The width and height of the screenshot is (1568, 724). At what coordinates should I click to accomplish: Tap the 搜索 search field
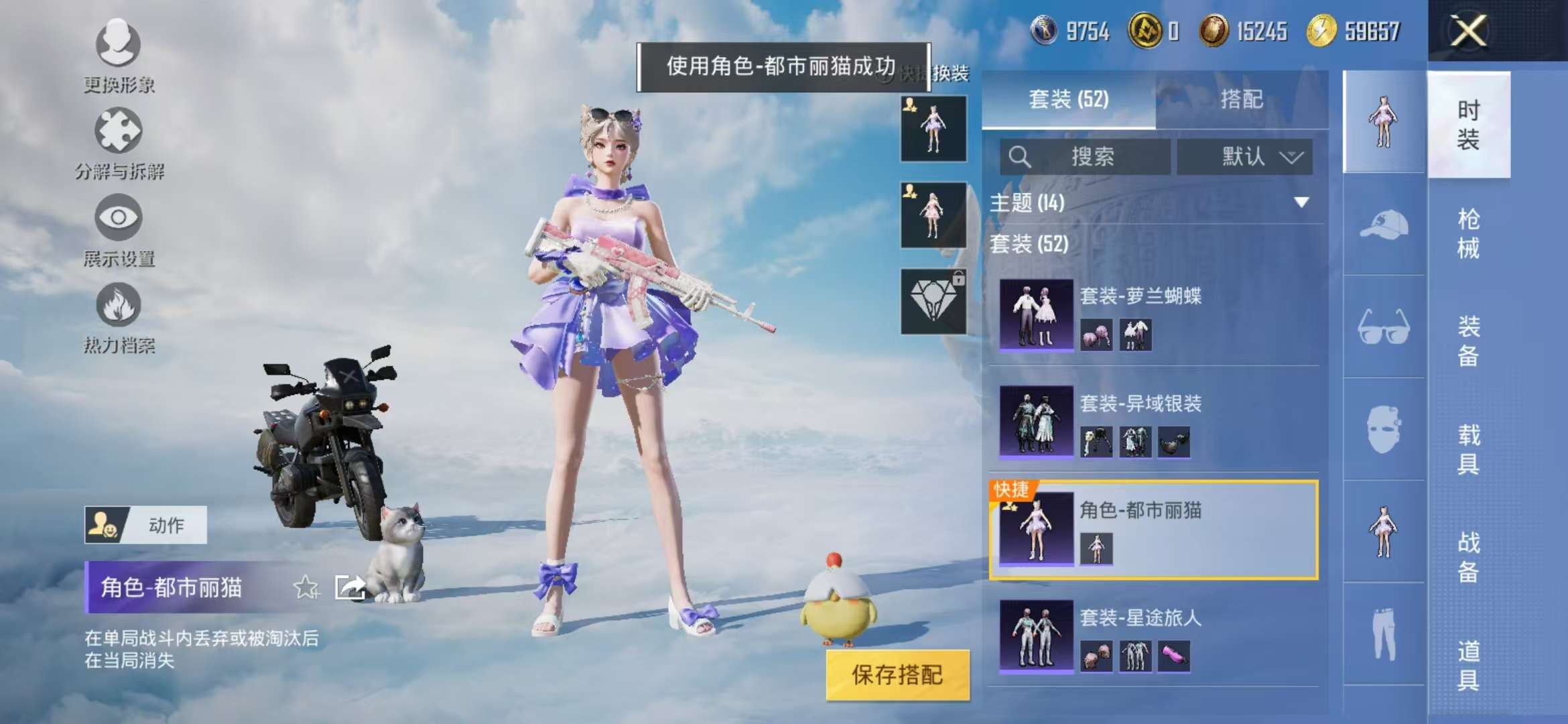coord(1086,157)
